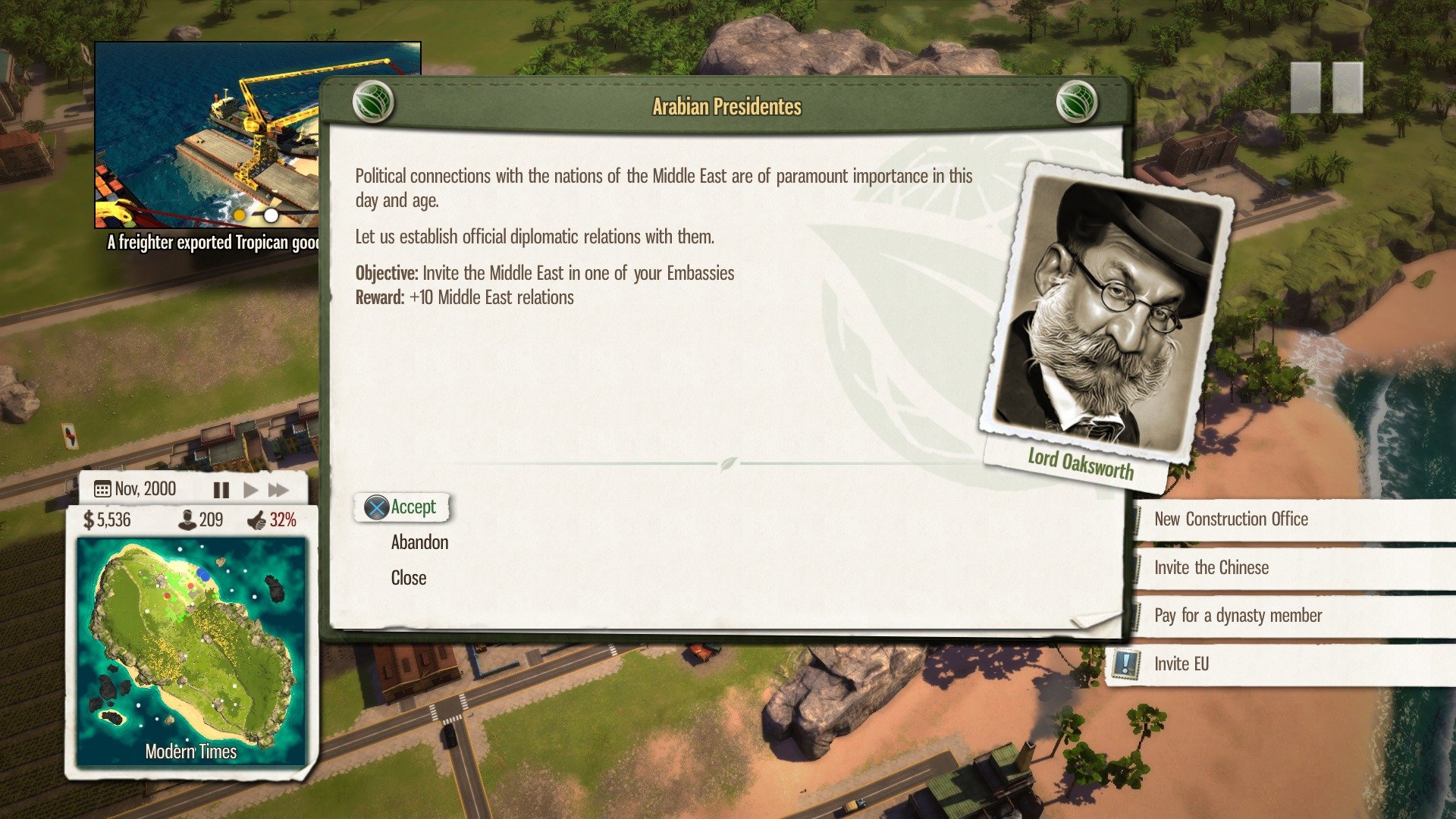Image resolution: width=1456 pixels, height=819 pixels.
Task: Expand the Invite the Chinese notification
Action: click(x=1211, y=567)
